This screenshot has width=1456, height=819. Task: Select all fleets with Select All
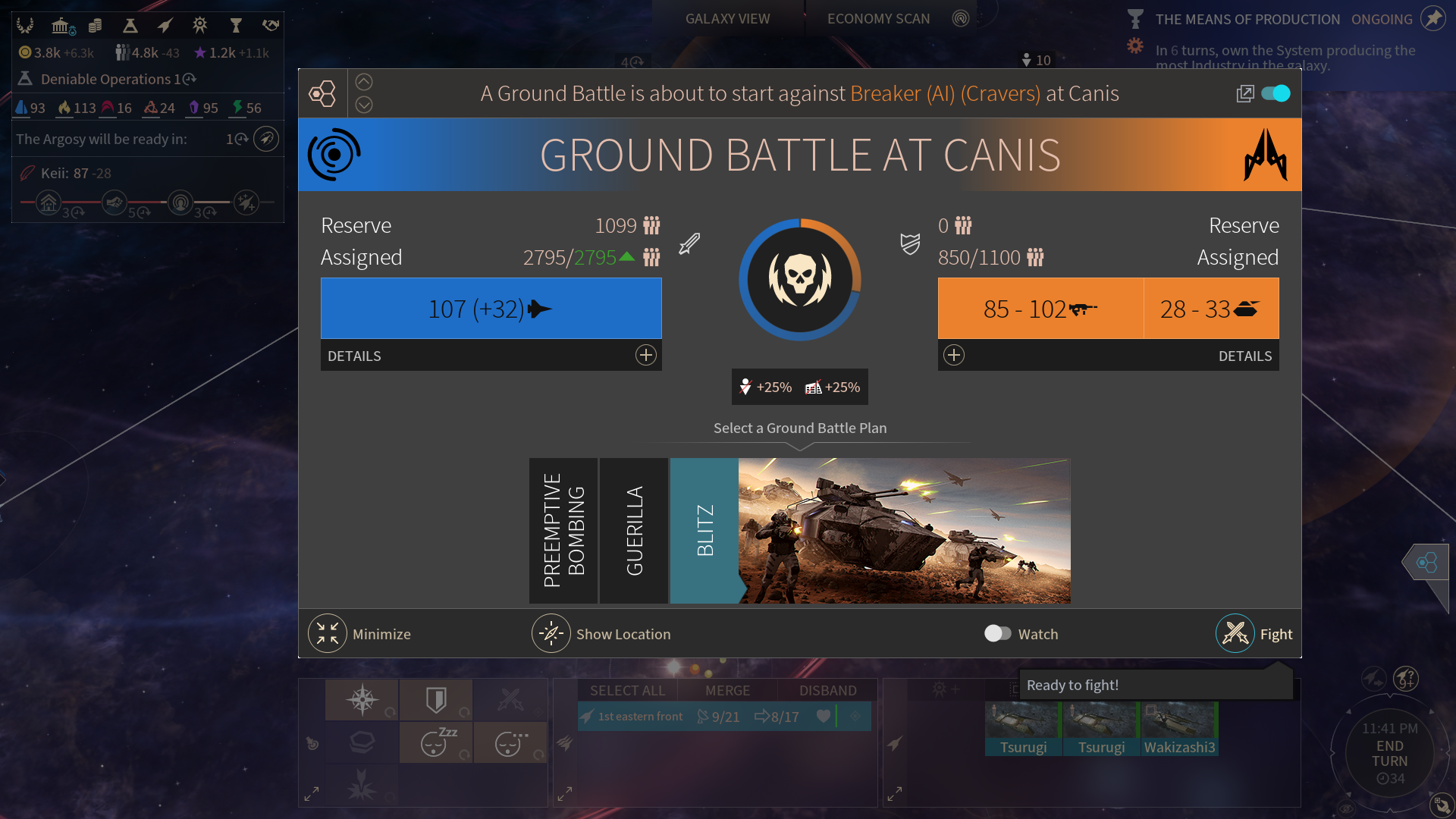click(x=627, y=691)
